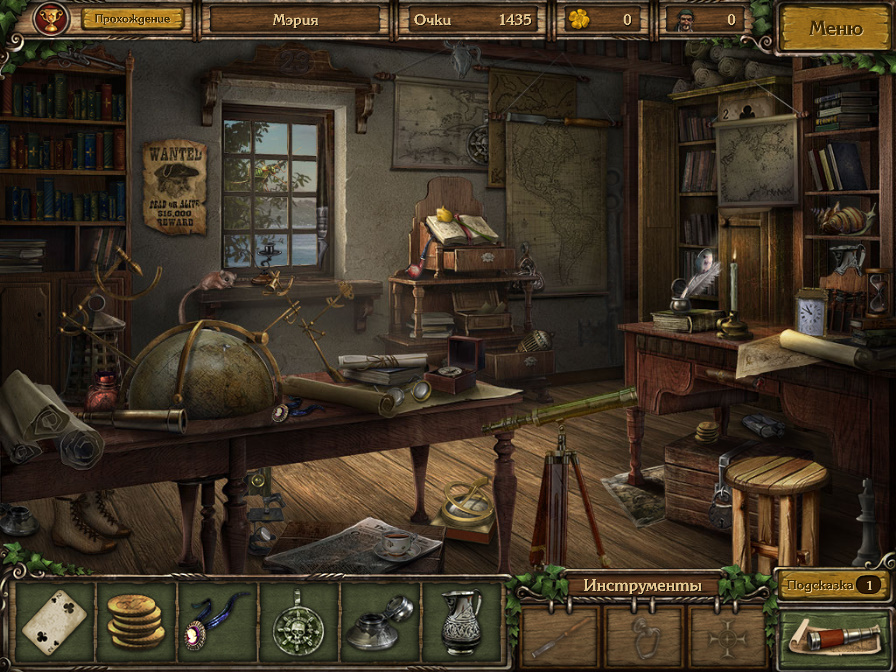
Task: Use the Подсказка hint button
Action: (832, 585)
